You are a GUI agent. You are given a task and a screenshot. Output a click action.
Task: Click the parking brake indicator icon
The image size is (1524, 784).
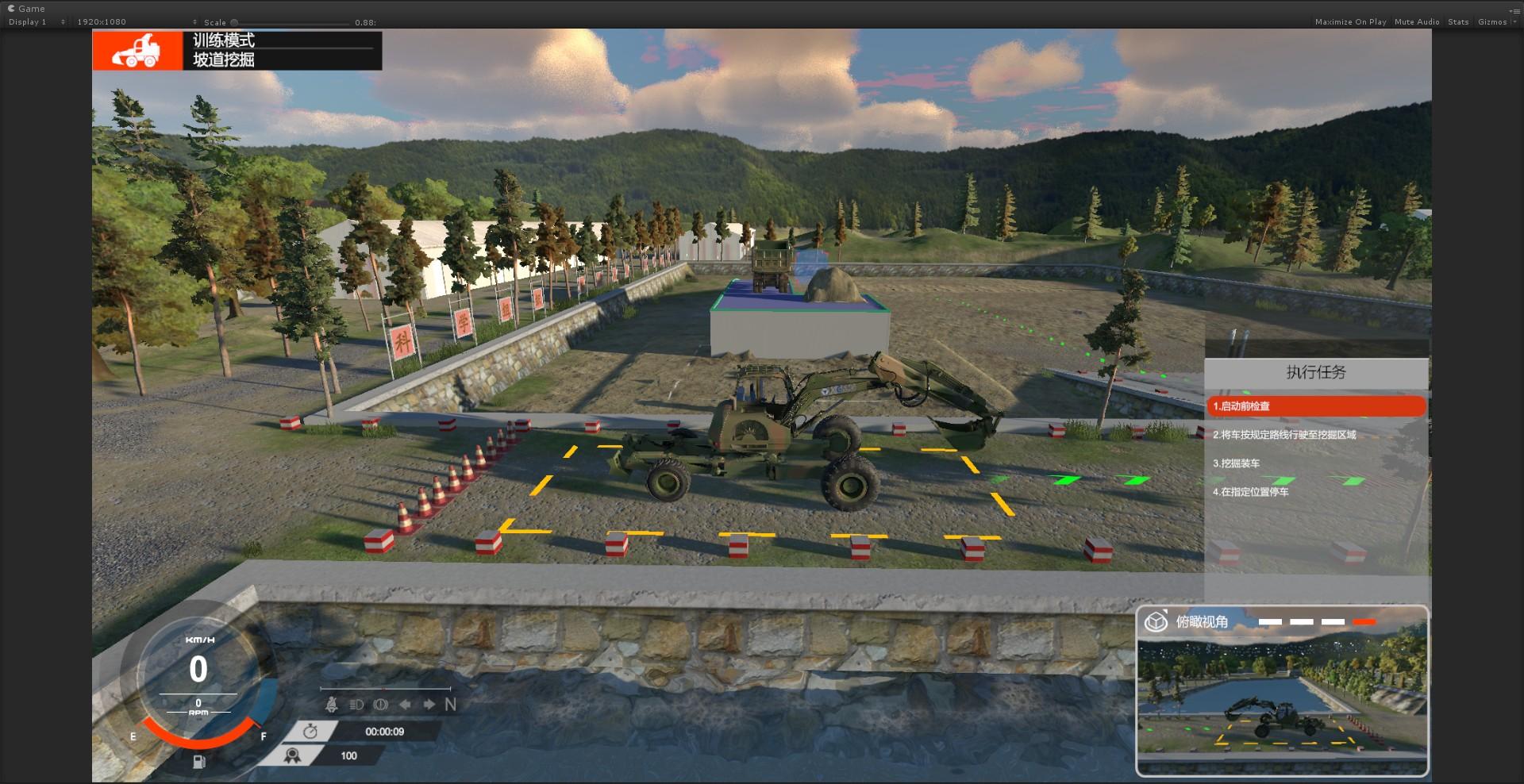point(380,705)
